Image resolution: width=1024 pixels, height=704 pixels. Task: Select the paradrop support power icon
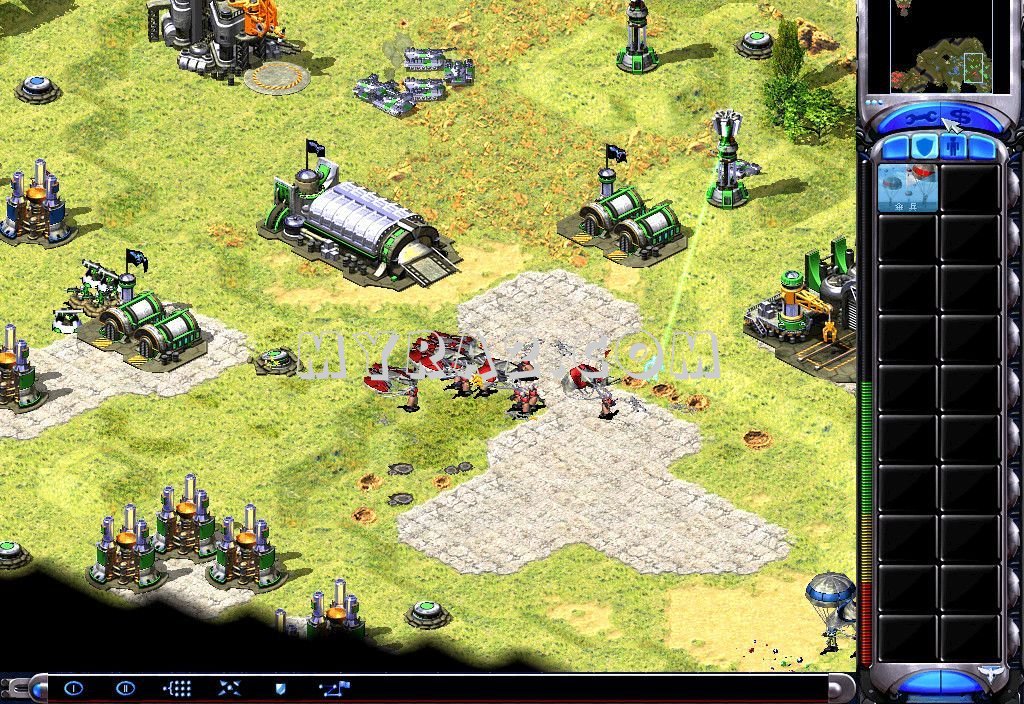pyautogui.click(x=908, y=188)
